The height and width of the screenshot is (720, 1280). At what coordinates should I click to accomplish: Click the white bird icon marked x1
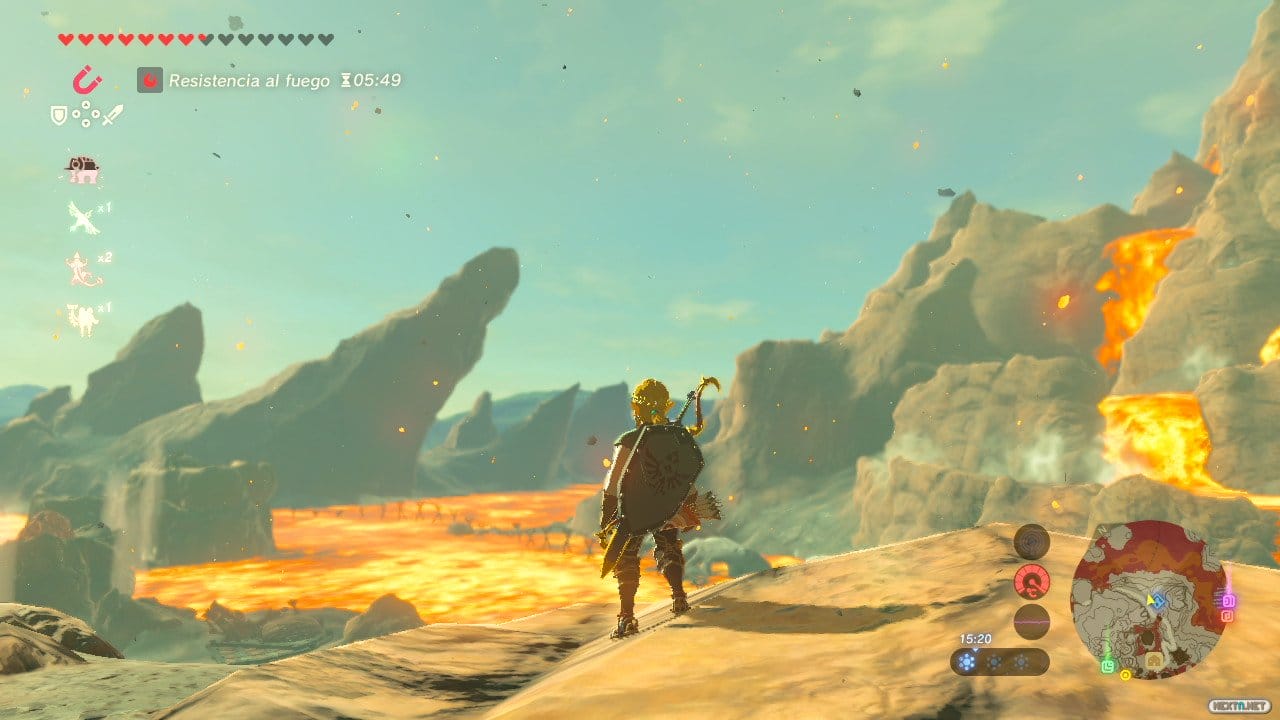click(83, 217)
